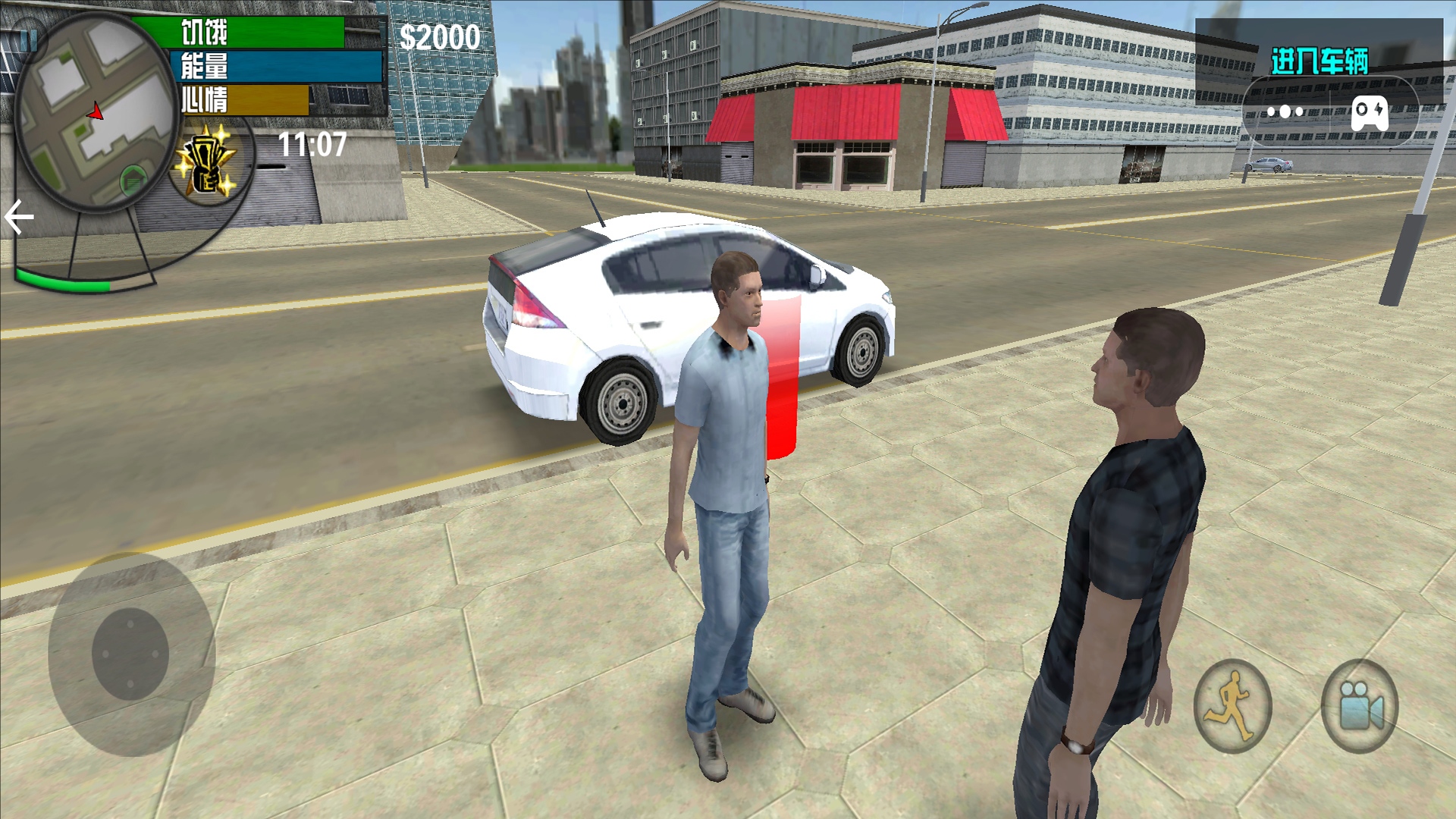Switch camera view with the camera button
The height and width of the screenshot is (819, 1456).
pos(1360,706)
